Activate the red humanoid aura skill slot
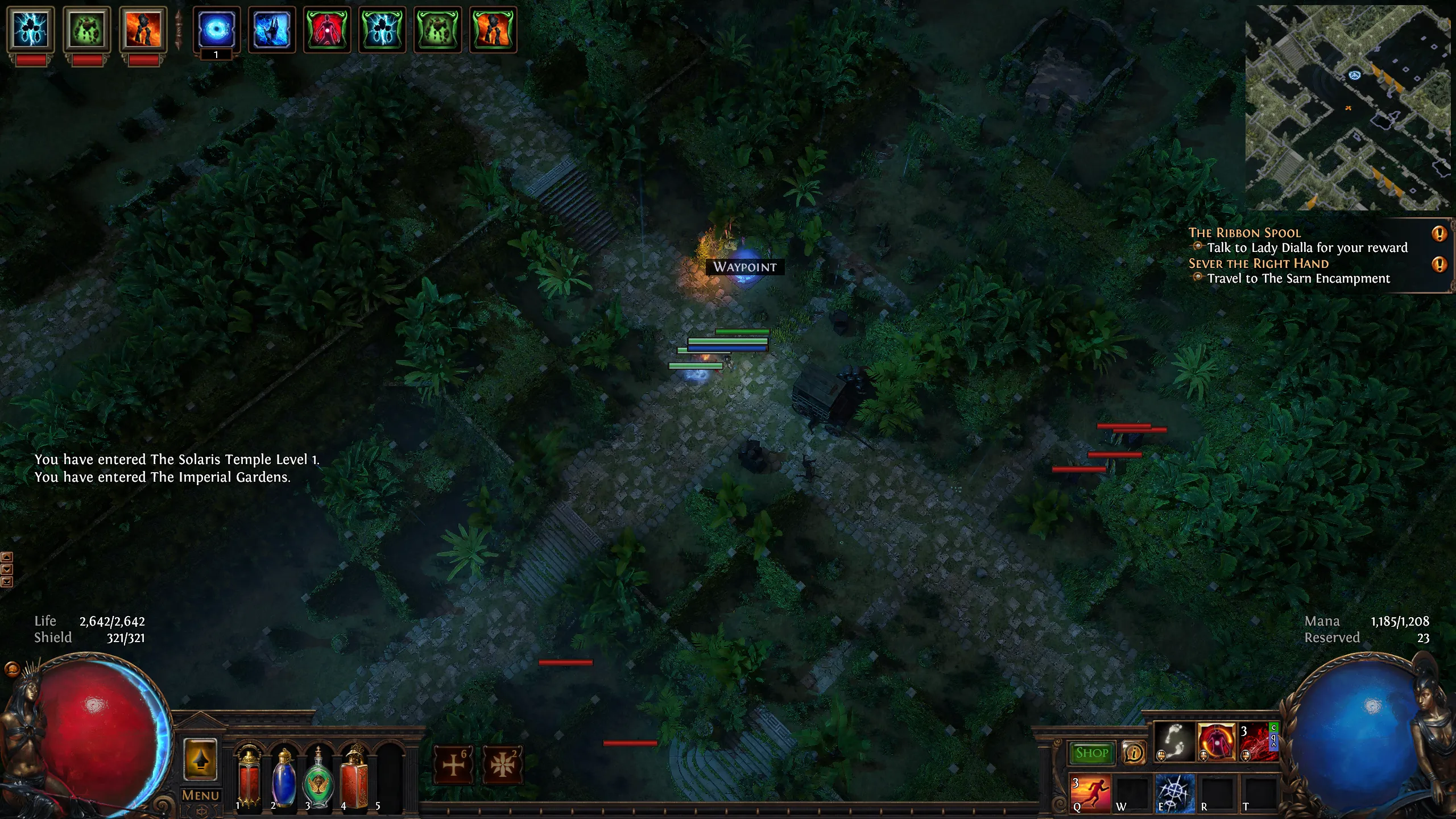The image size is (1456, 819). click(1216, 742)
